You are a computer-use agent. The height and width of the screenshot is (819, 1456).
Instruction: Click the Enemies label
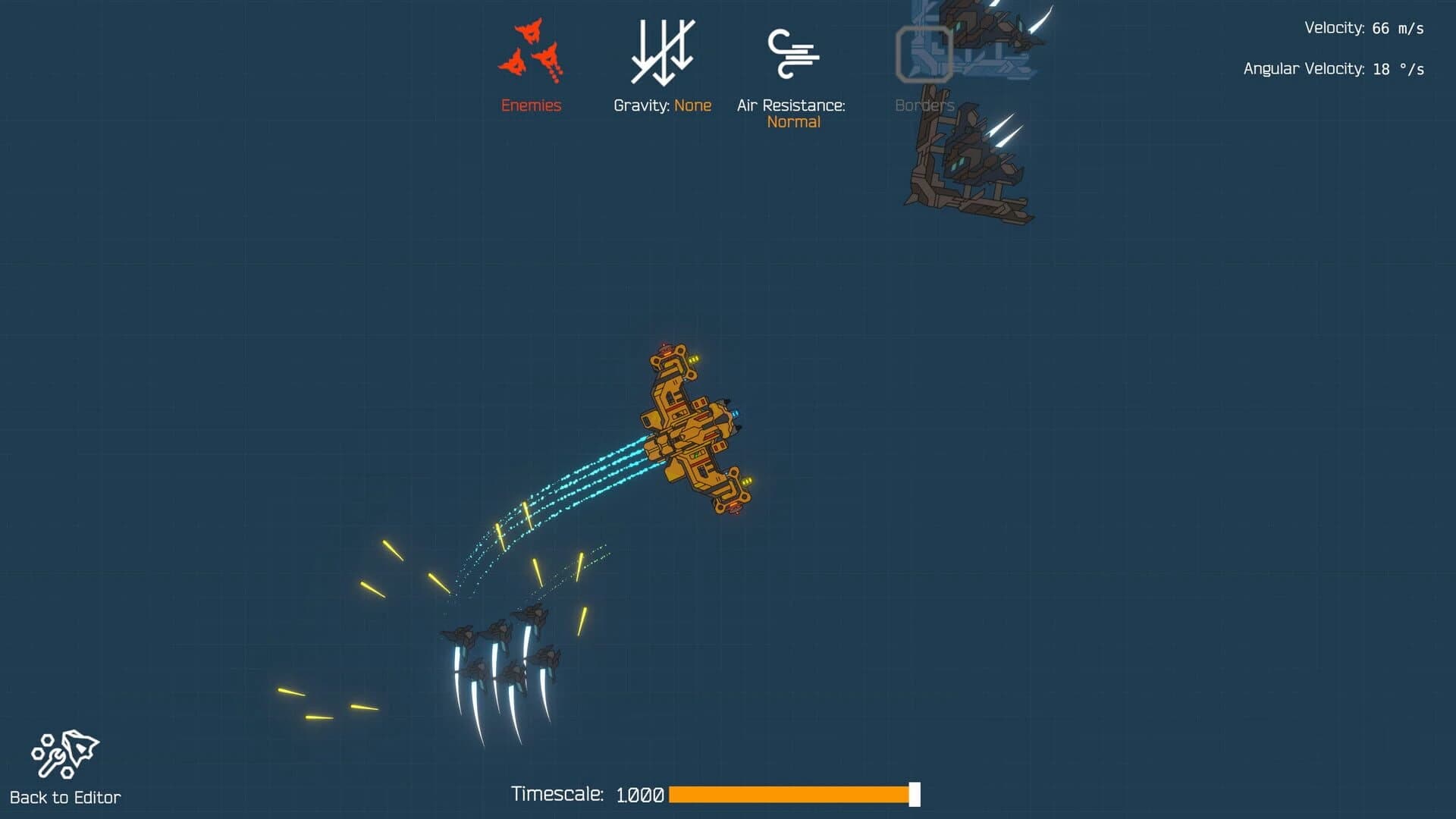coord(531,105)
